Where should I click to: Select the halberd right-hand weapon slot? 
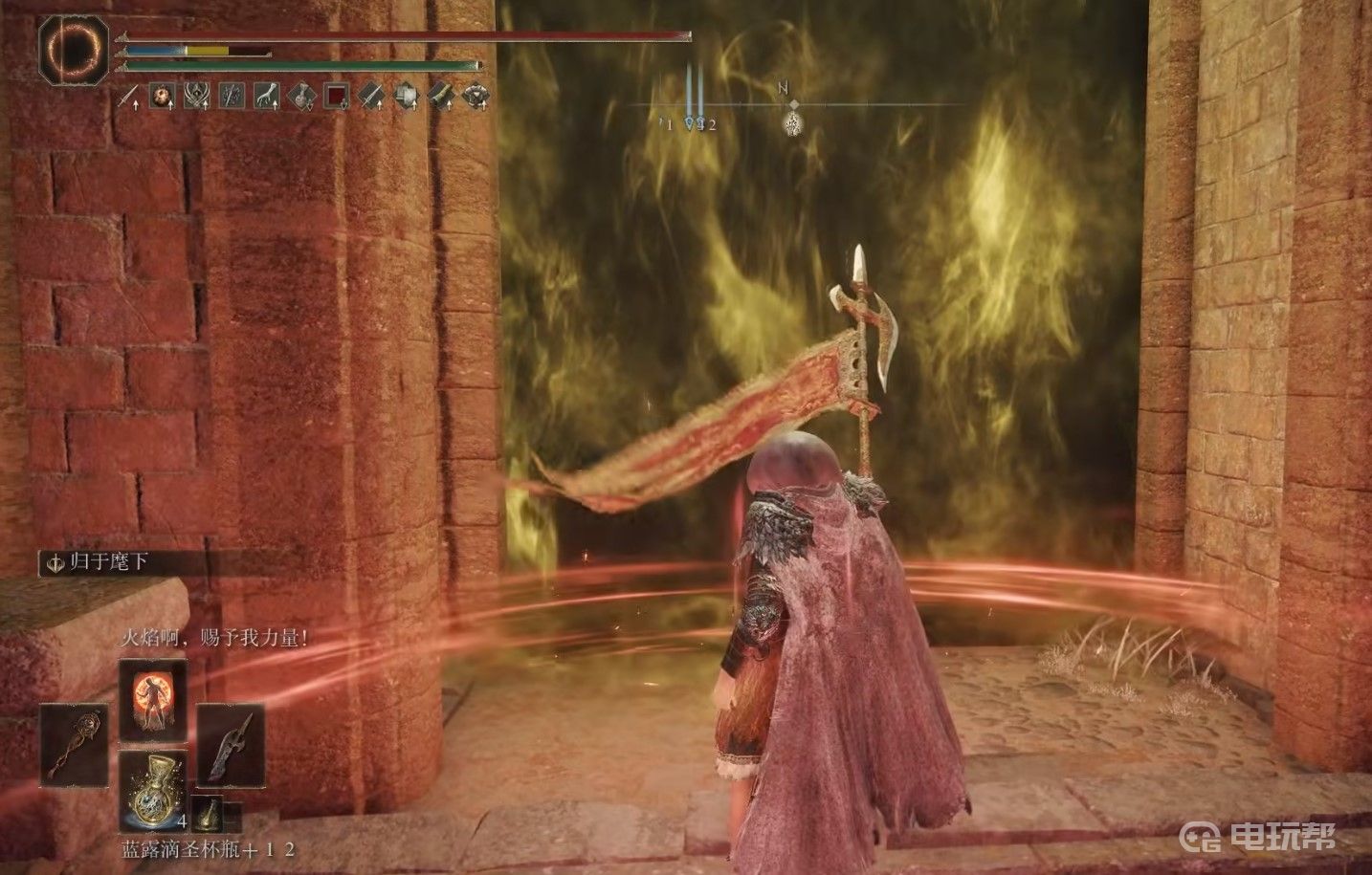(x=231, y=746)
